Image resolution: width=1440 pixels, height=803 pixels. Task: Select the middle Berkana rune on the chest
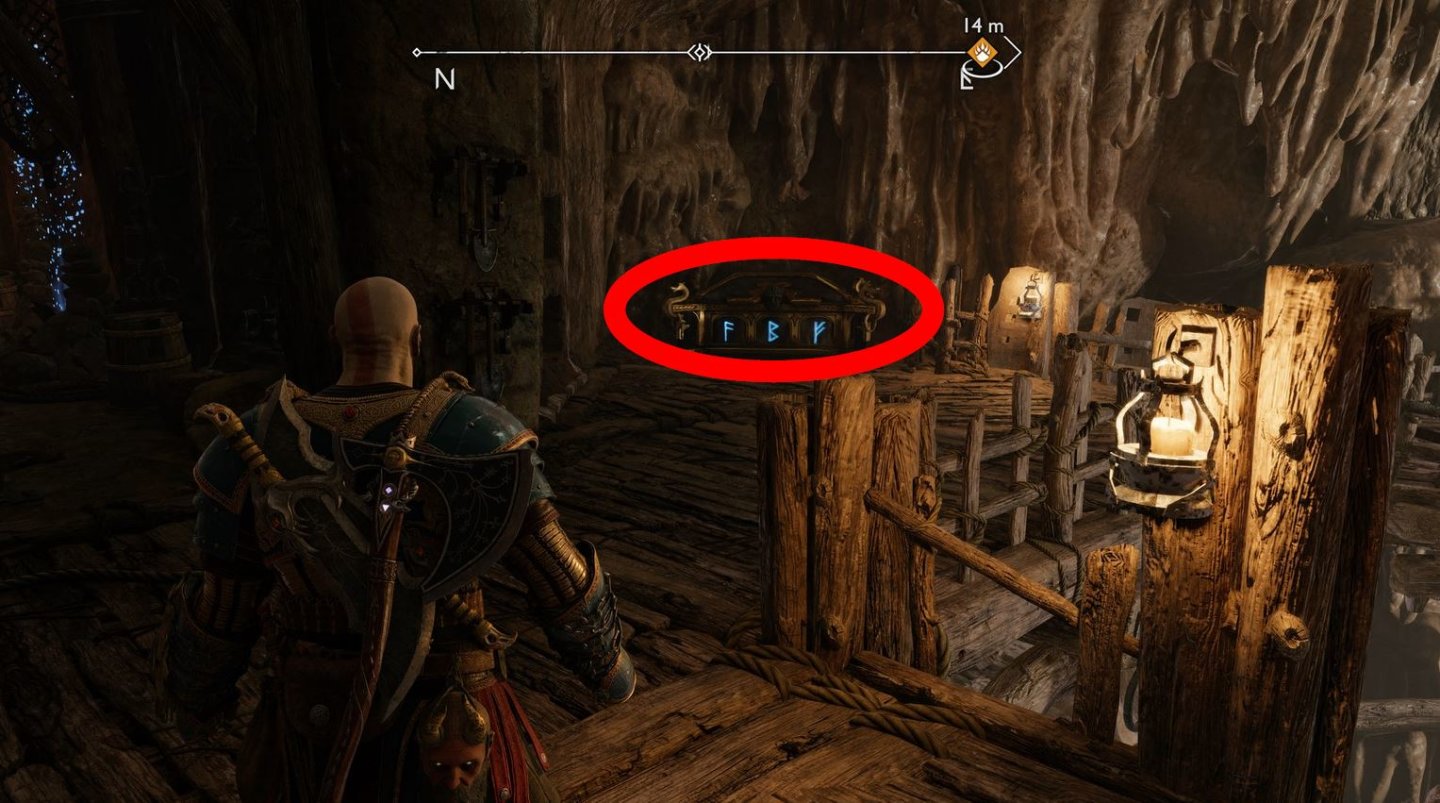tap(775, 330)
